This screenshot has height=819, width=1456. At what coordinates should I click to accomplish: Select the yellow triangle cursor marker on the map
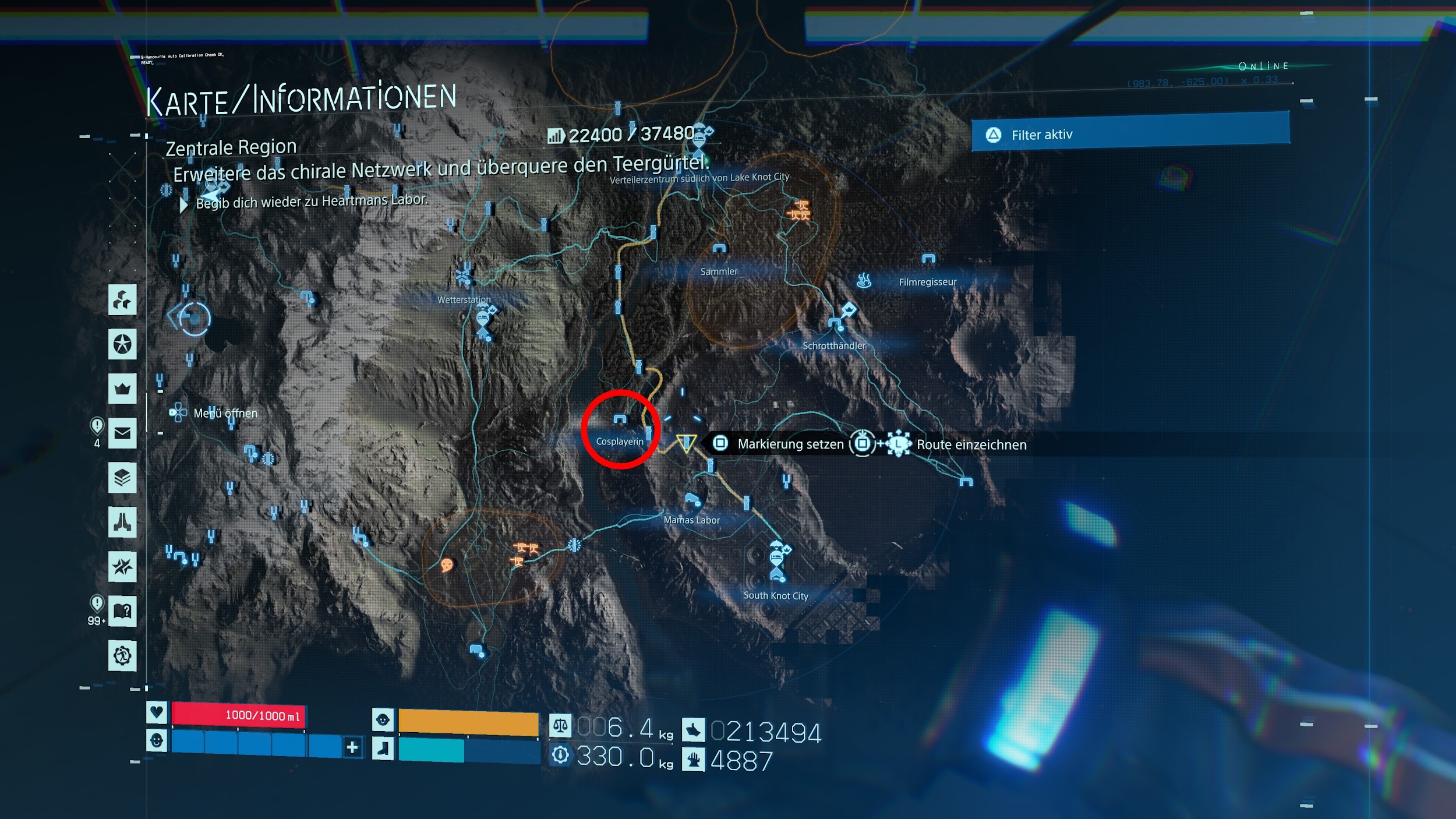[686, 443]
